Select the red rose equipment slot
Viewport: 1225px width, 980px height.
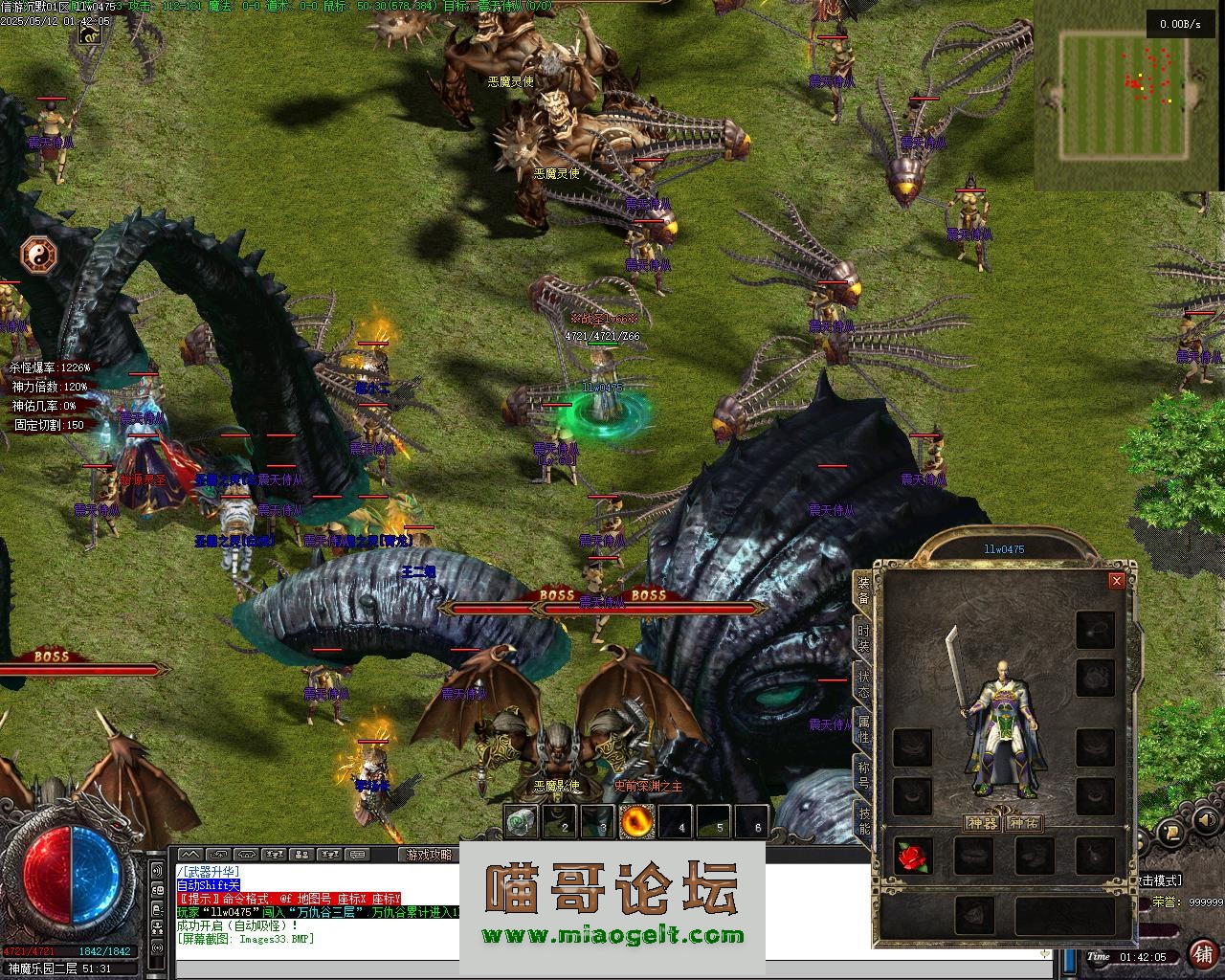(913, 857)
